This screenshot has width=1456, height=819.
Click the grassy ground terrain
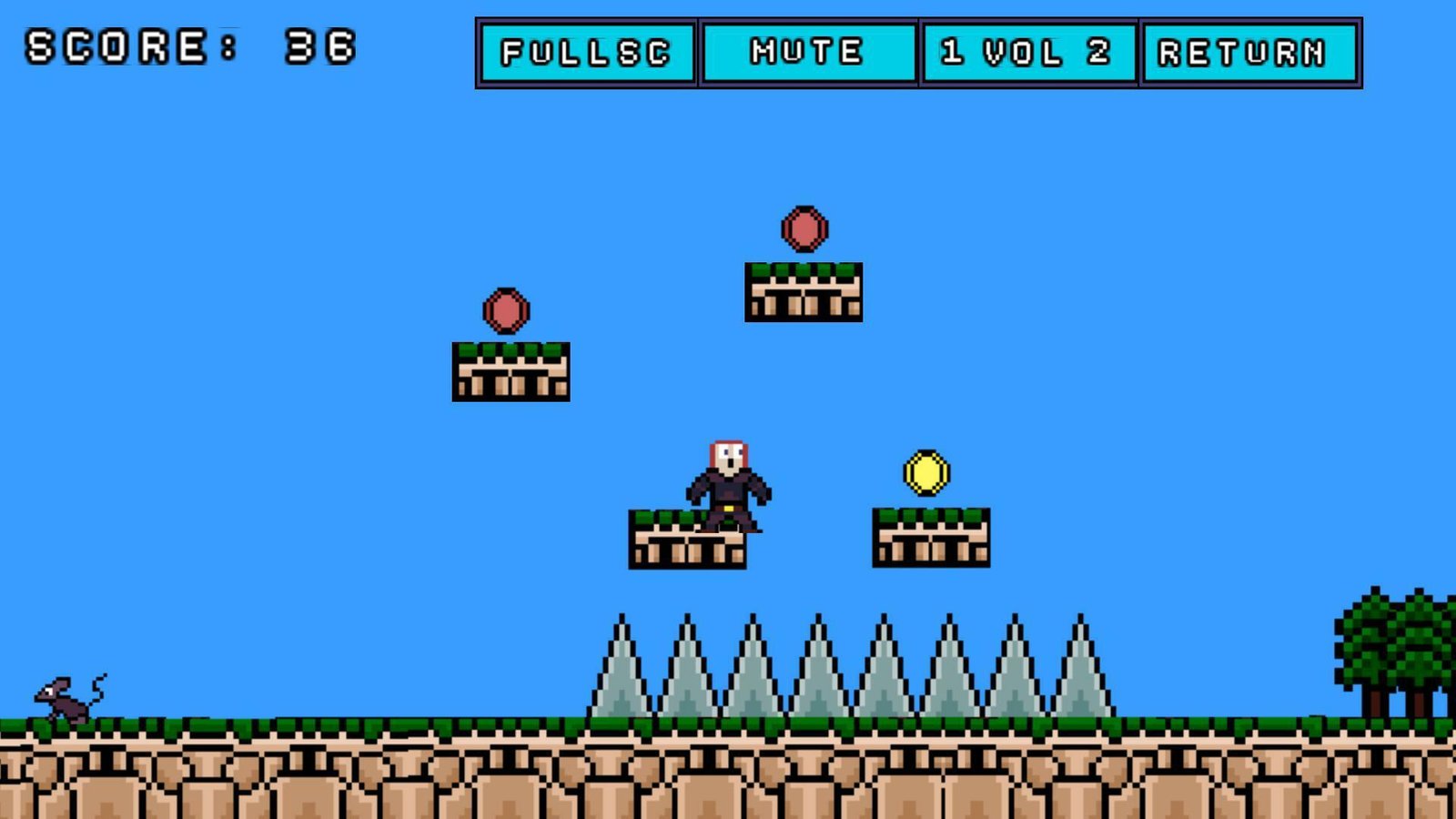tap(273, 728)
